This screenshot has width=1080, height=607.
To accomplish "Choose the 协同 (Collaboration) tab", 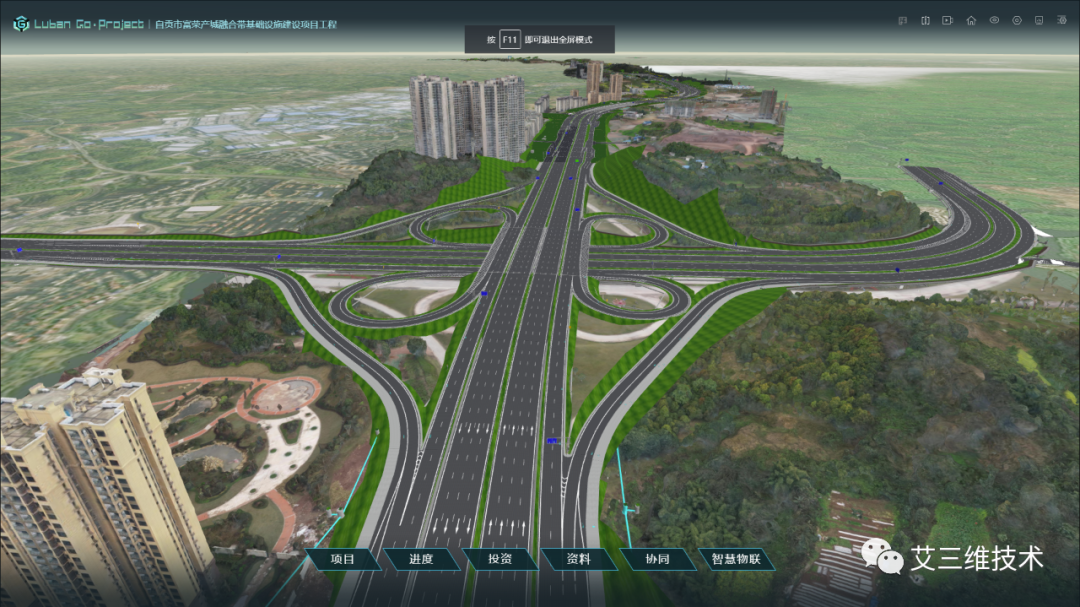I will (x=657, y=559).
